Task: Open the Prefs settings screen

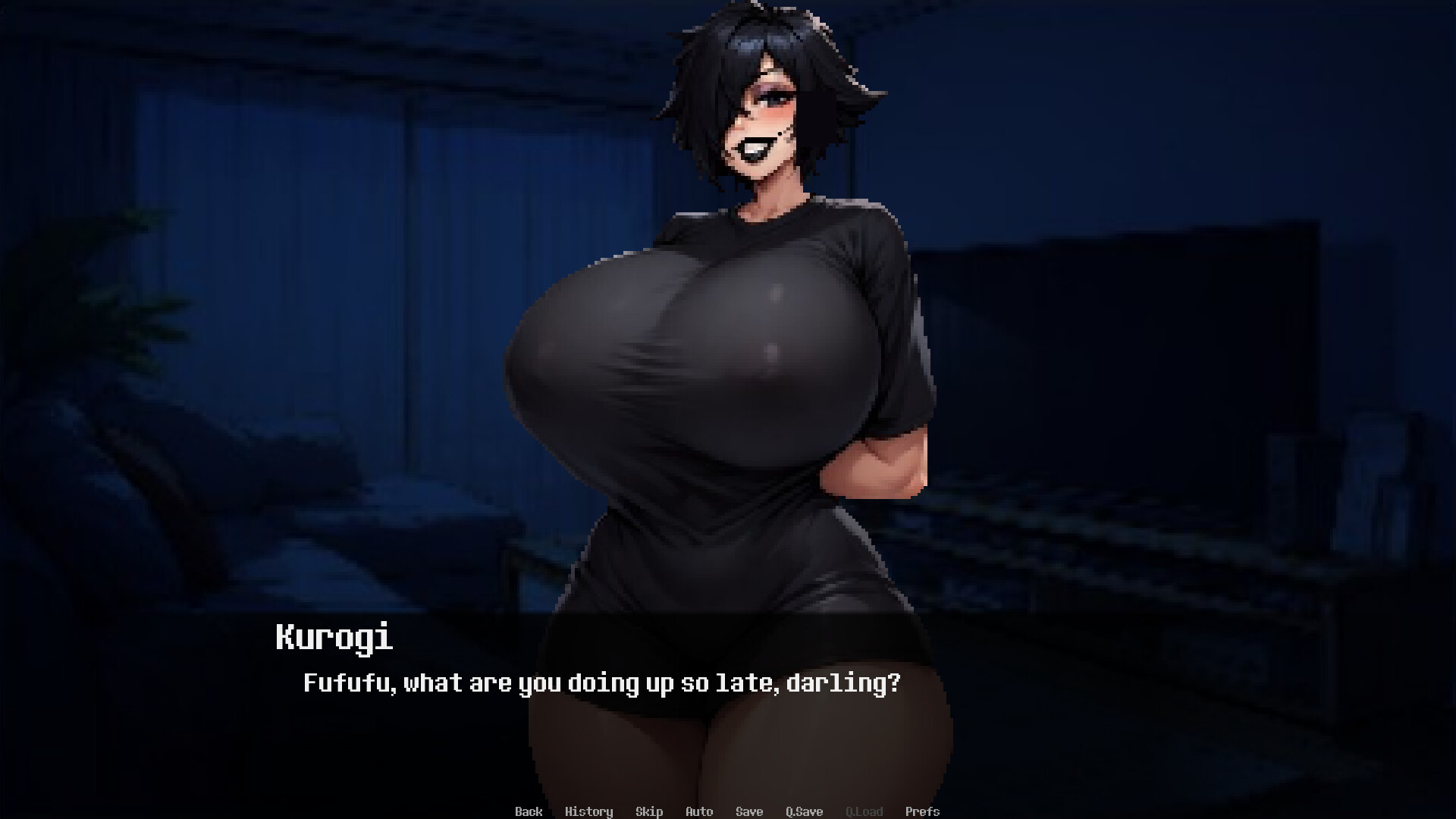Action: point(923,811)
